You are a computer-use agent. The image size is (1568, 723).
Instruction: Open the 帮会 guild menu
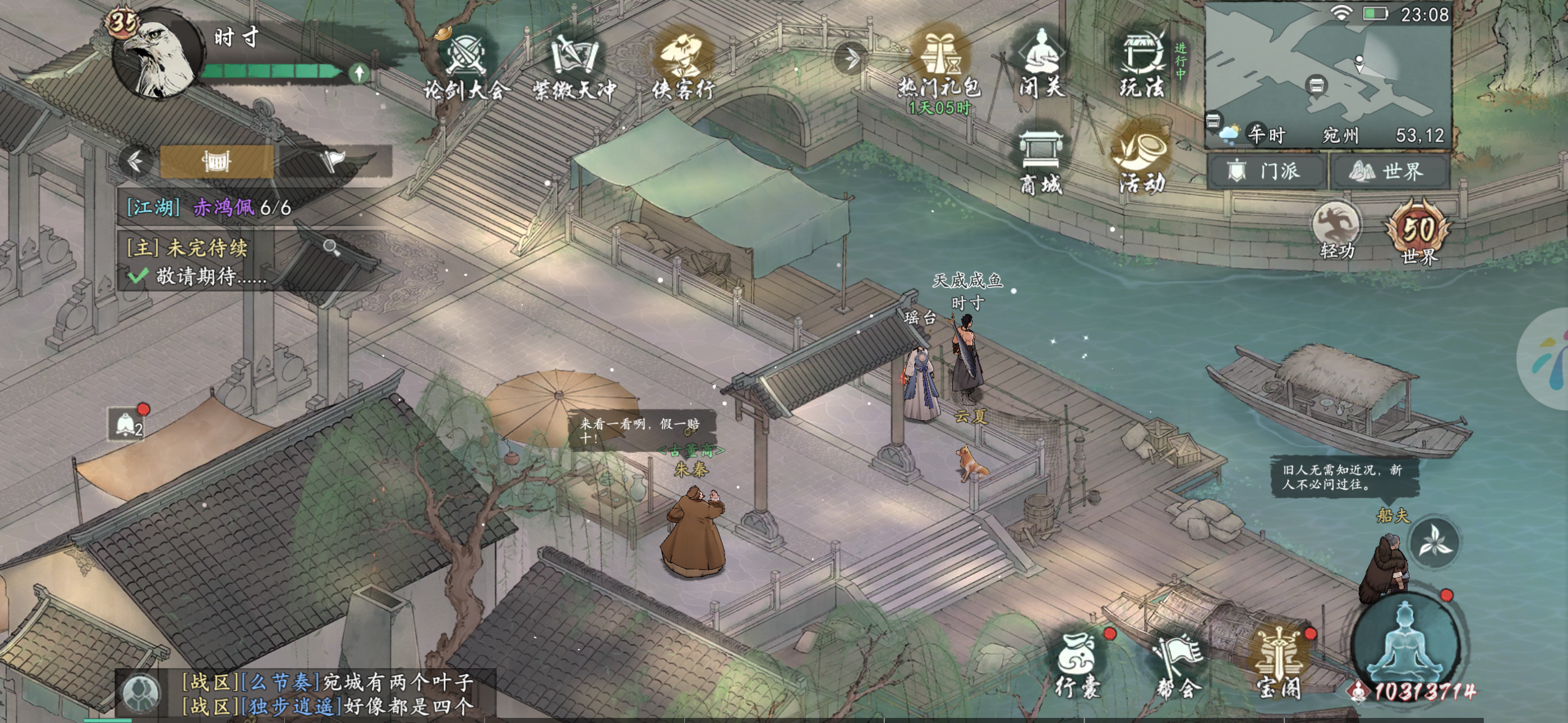1178,665
